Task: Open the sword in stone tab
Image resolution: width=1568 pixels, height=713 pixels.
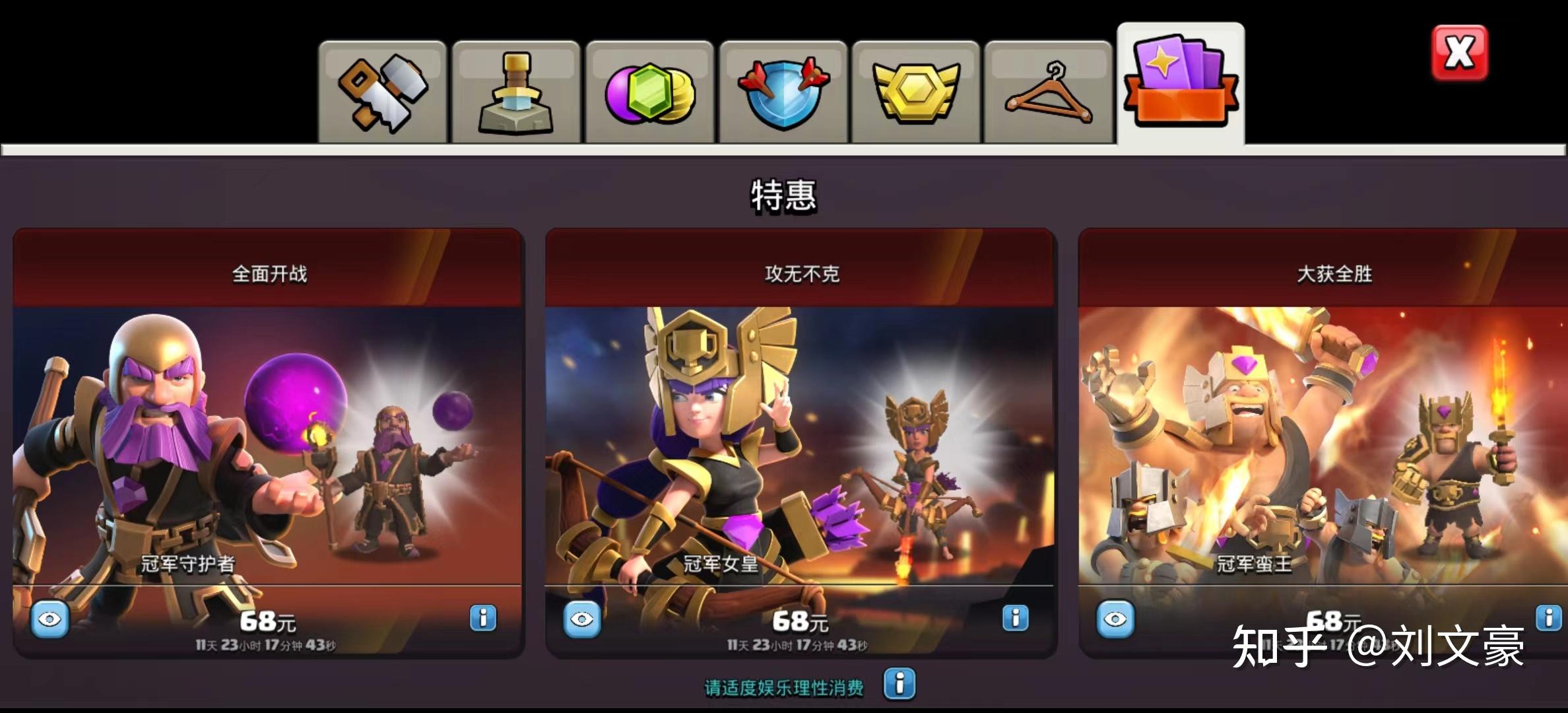Action: click(x=516, y=92)
